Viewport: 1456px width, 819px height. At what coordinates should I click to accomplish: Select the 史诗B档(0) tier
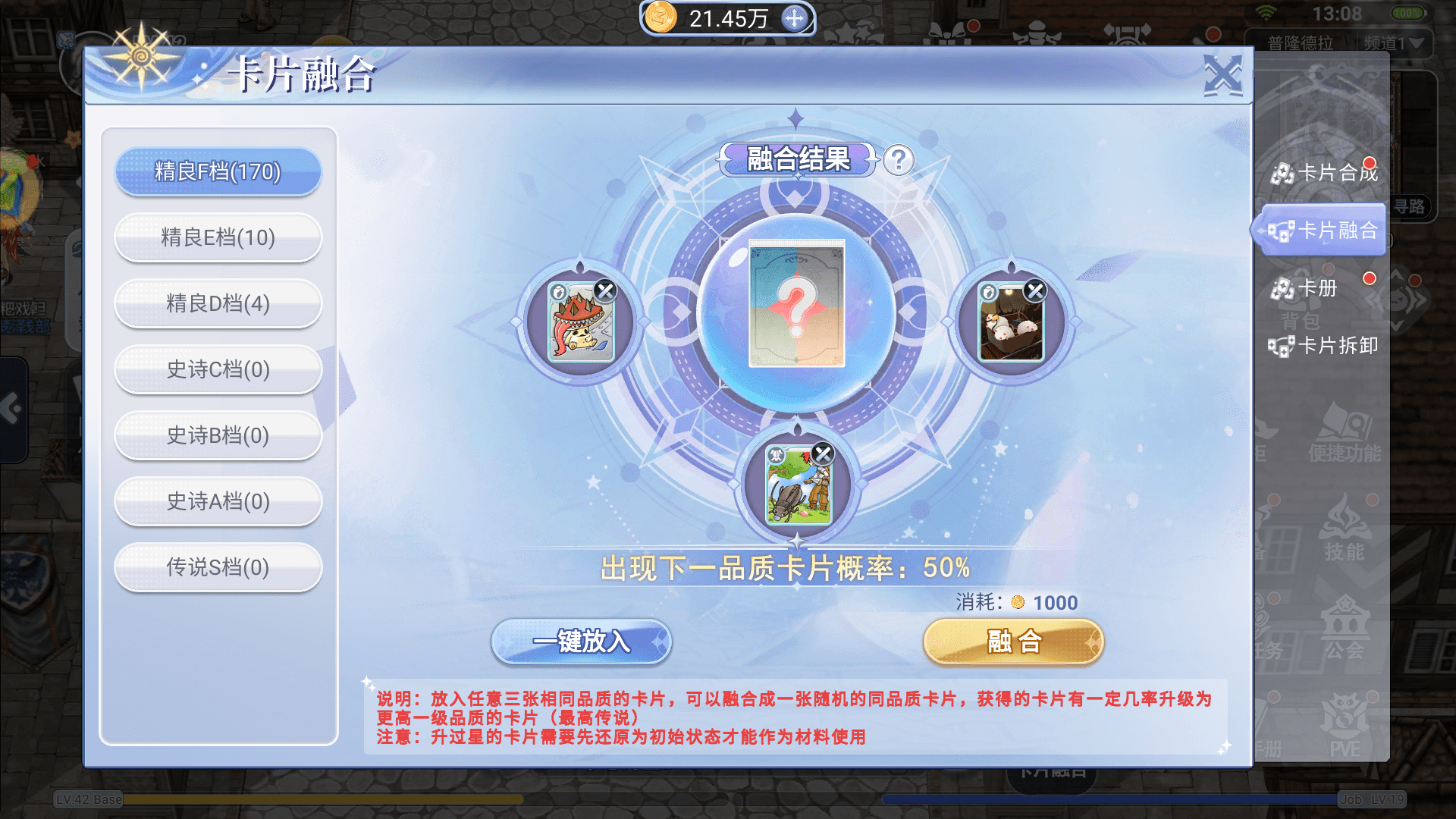(218, 436)
